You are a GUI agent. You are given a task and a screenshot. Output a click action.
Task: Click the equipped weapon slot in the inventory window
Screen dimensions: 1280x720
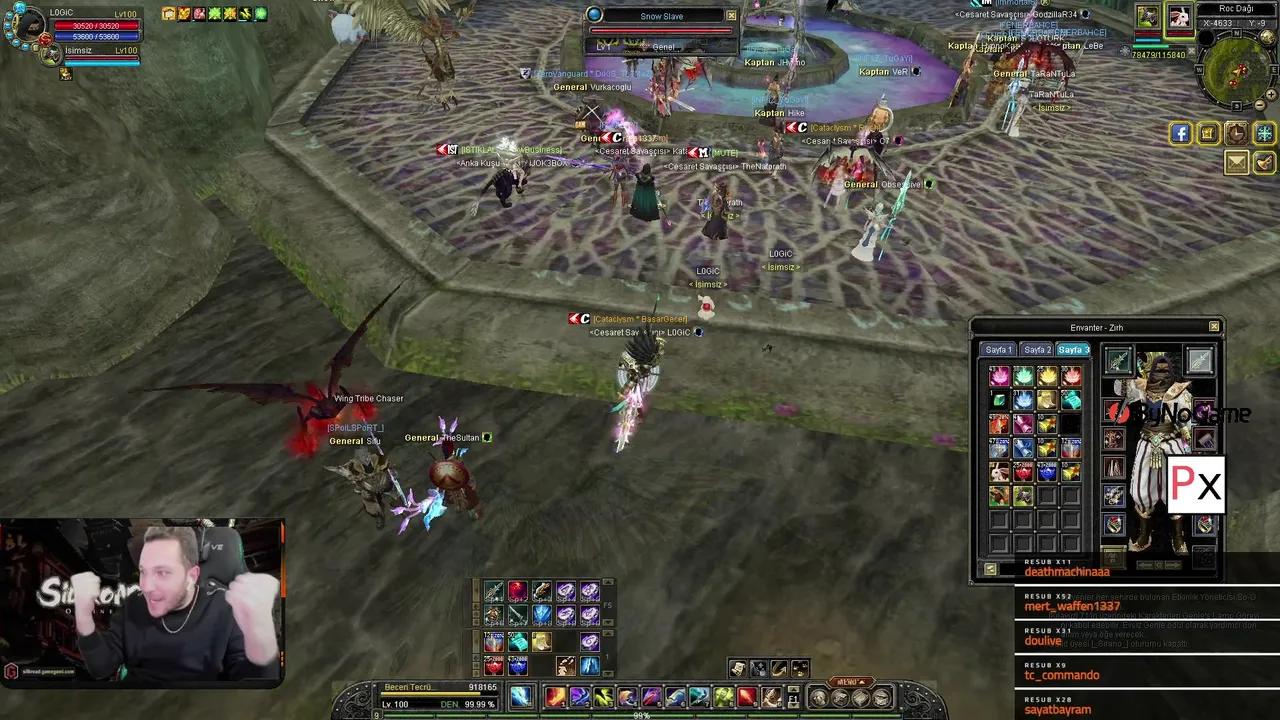coord(1118,360)
